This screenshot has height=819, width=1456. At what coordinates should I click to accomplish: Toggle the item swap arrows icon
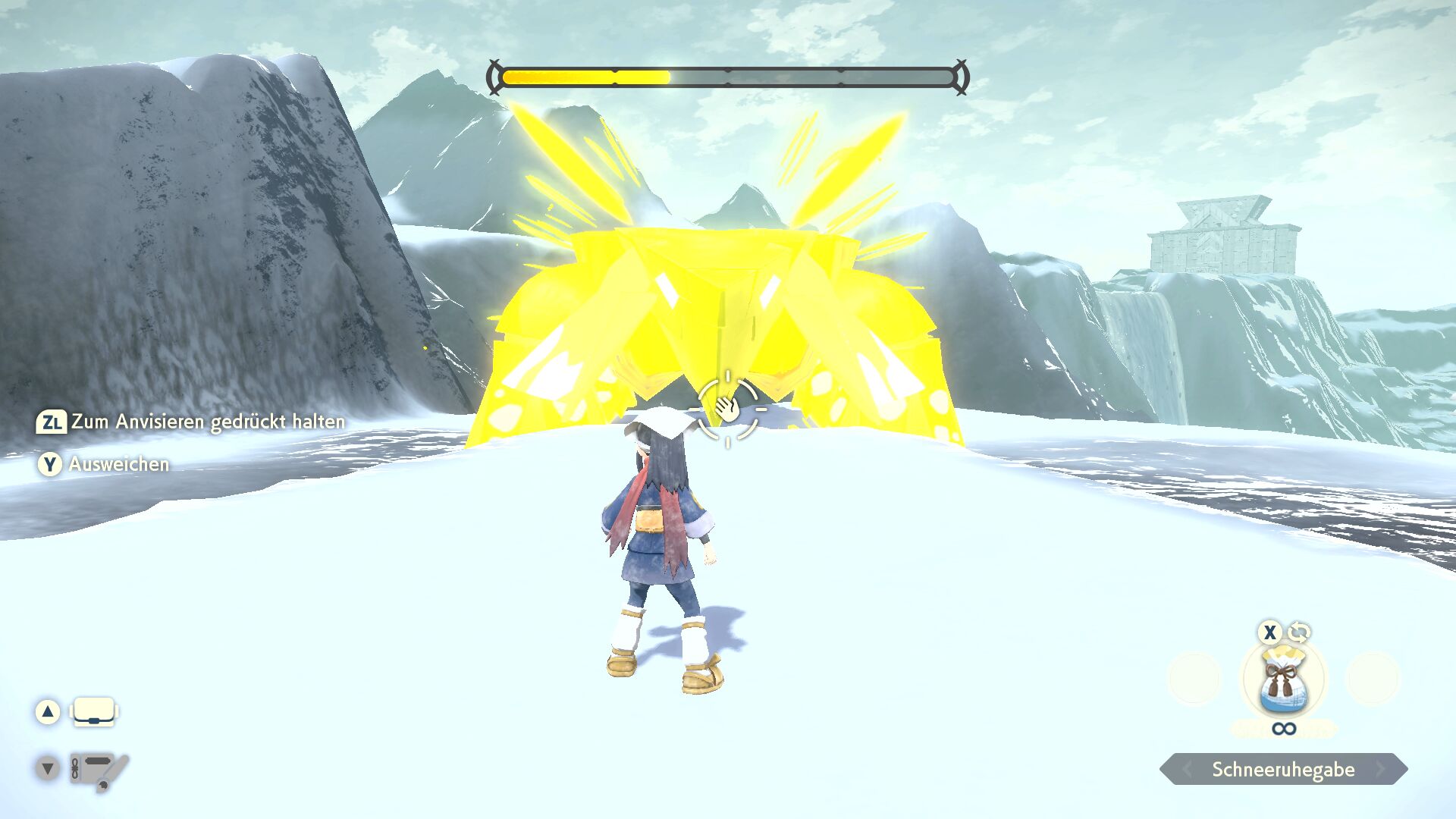1299,632
